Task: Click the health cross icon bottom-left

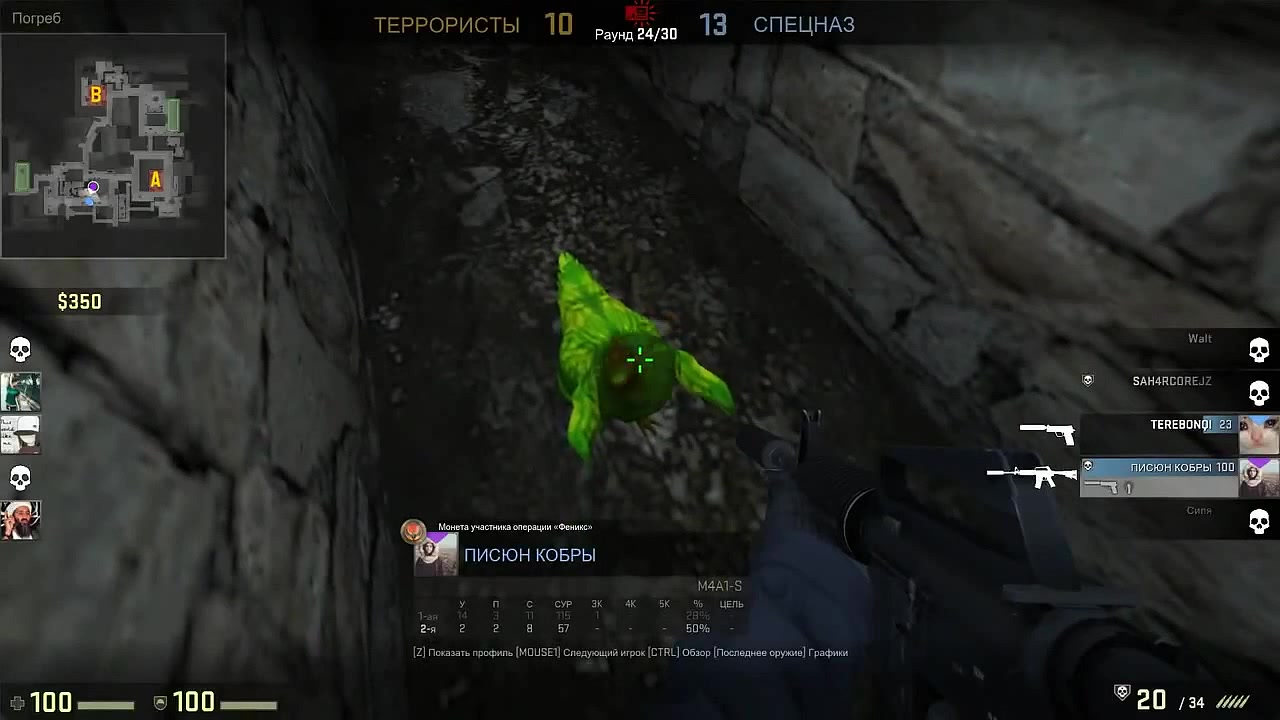Action: click(17, 703)
